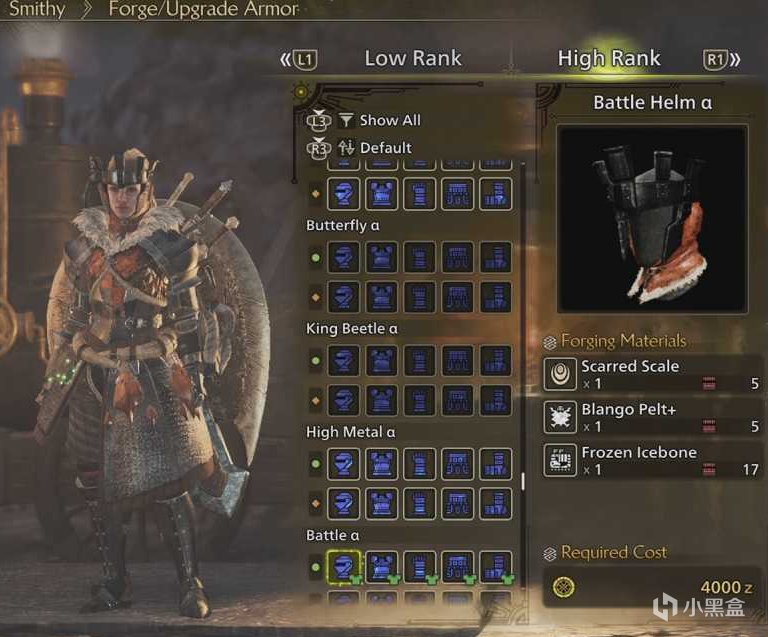Select the Battle α helm slot

(343, 568)
